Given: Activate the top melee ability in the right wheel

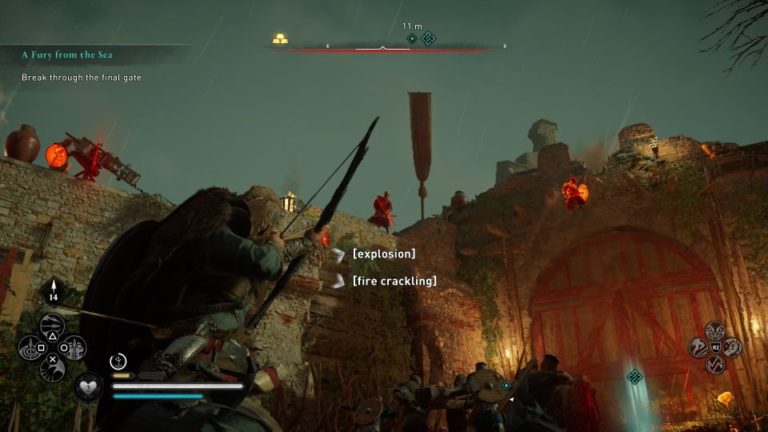Looking at the screenshot, I should coord(714,329).
